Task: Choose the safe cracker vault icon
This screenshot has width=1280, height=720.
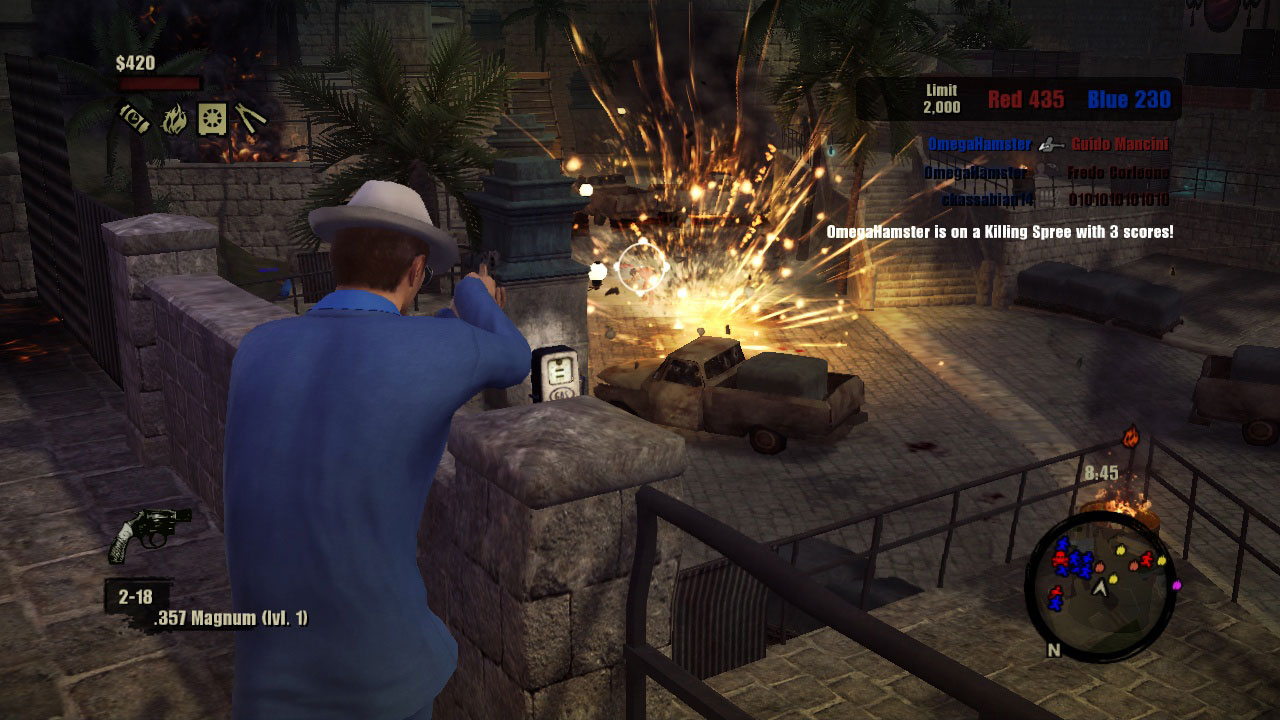Action: pyautogui.click(x=212, y=119)
